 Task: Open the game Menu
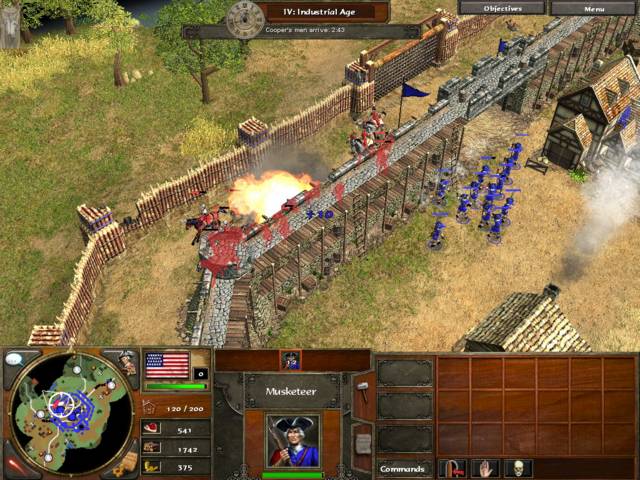[592, 7]
